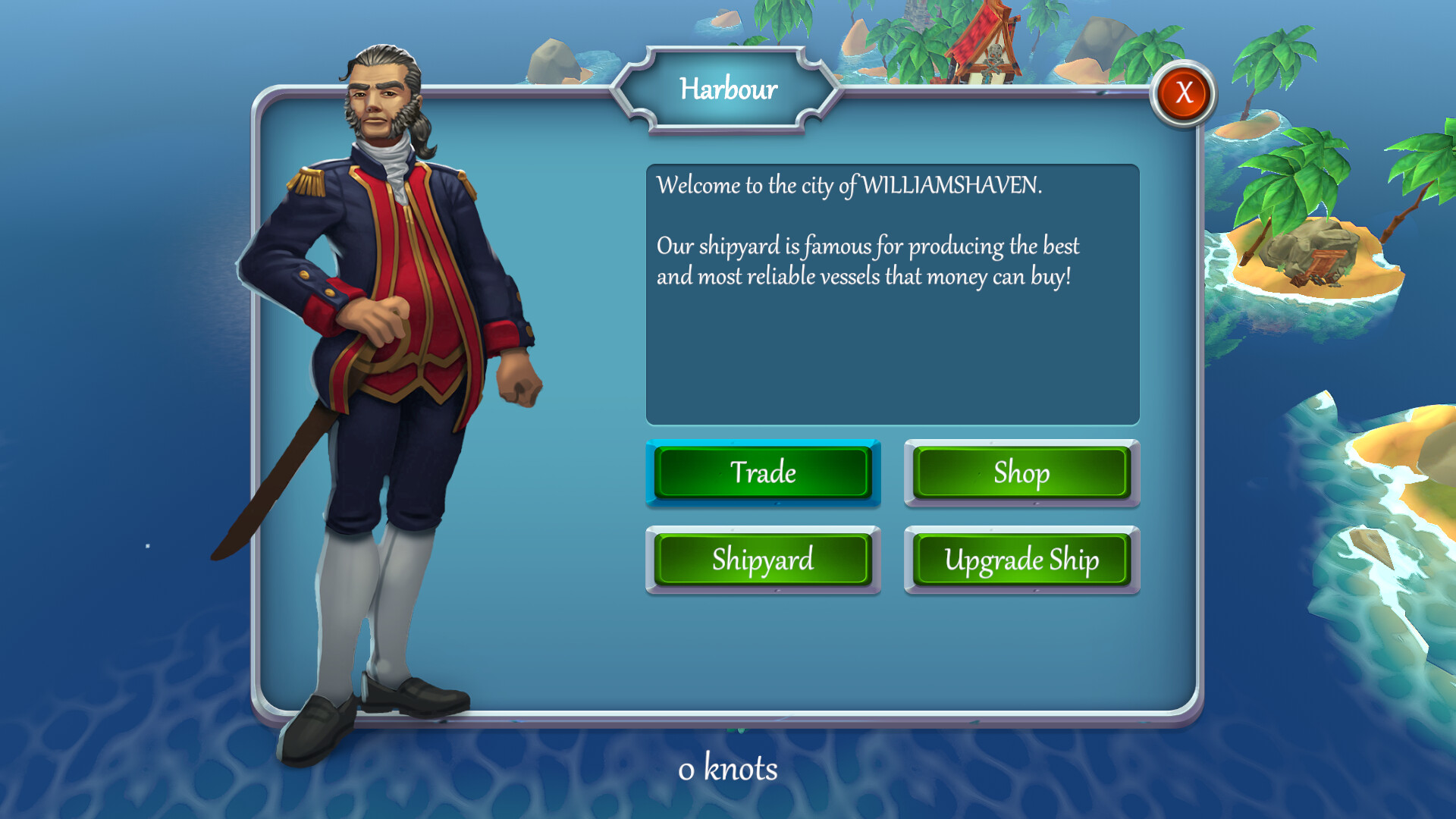Select Upgrade Ship
Viewport: 1456px width, 819px height.
click(x=1021, y=560)
